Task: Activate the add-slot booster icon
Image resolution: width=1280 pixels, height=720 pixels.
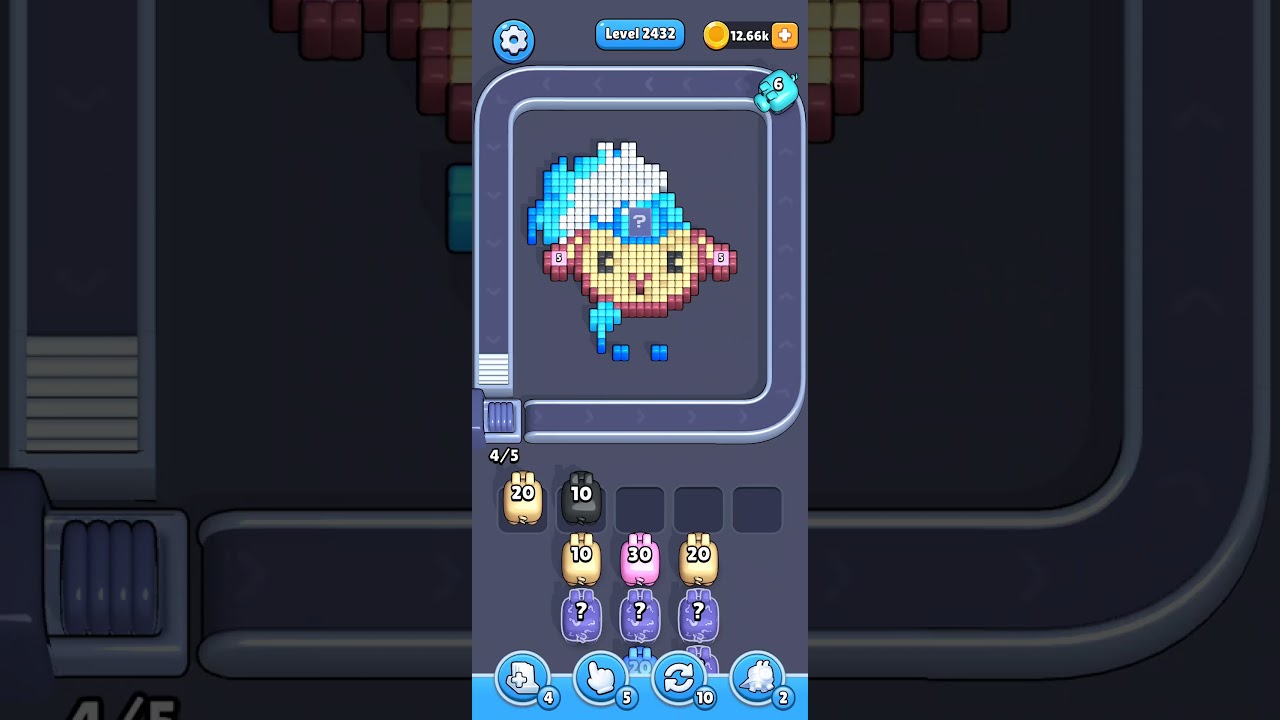Action: pos(522,678)
